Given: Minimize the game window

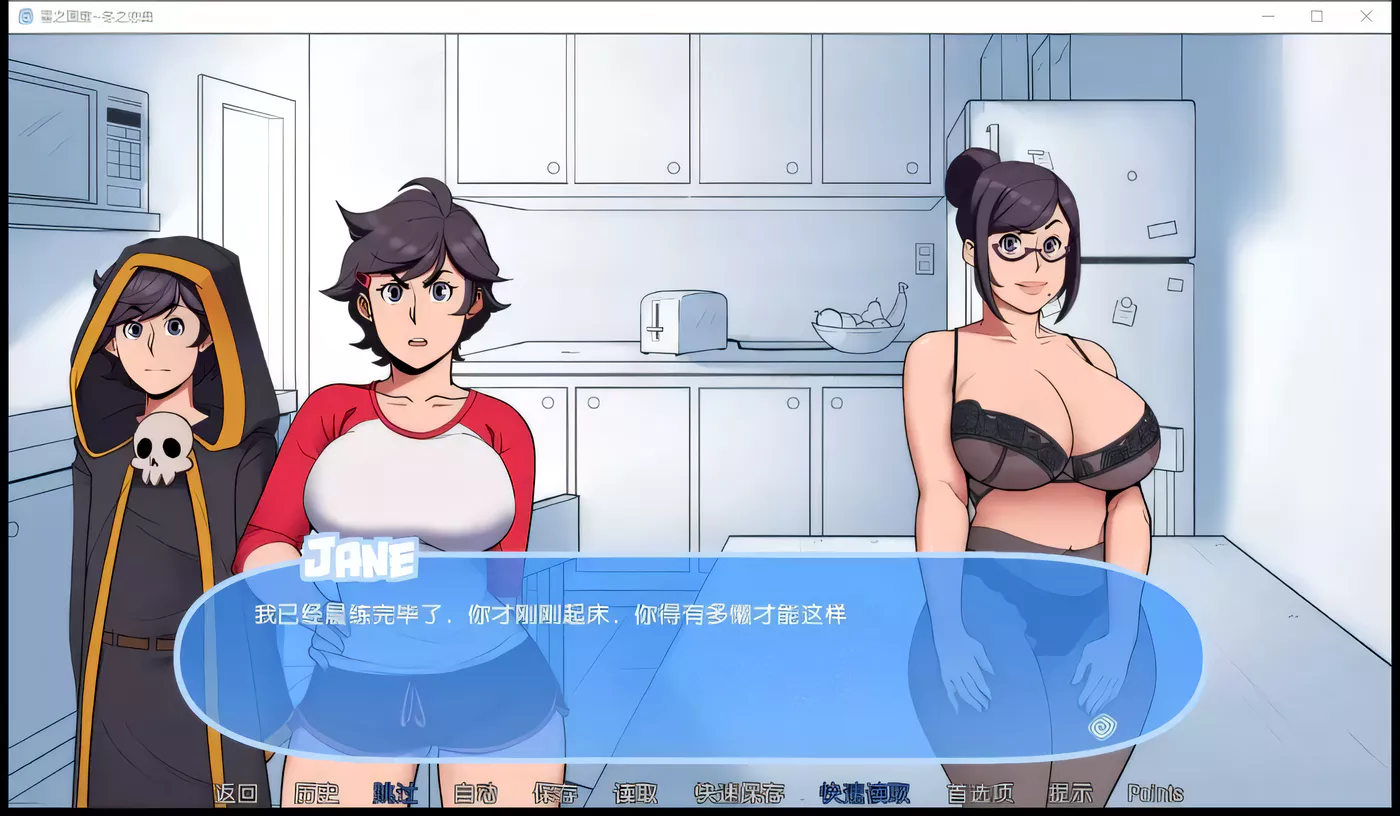Looking at the screenshot, I should click(1267, 16).
